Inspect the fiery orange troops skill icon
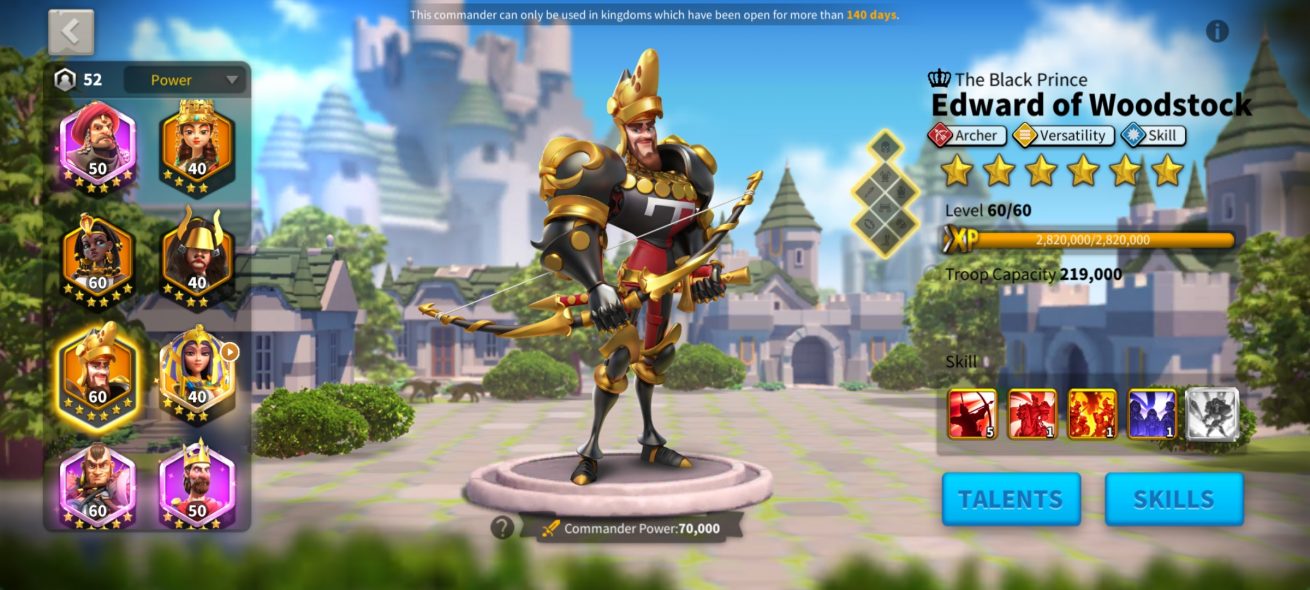 coord(1092,414)
